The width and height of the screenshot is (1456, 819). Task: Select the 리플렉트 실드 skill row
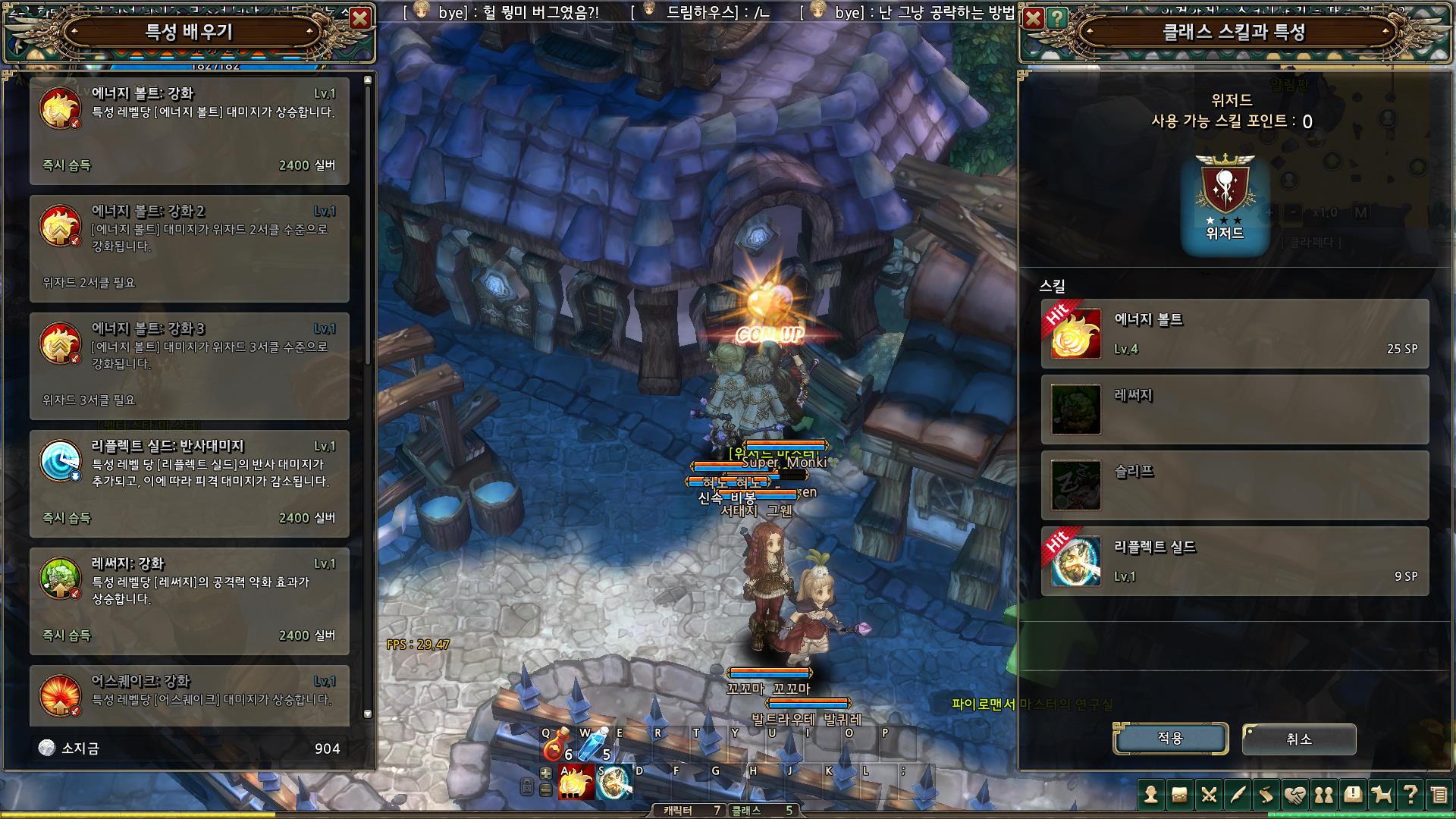tap(1235, 561)
